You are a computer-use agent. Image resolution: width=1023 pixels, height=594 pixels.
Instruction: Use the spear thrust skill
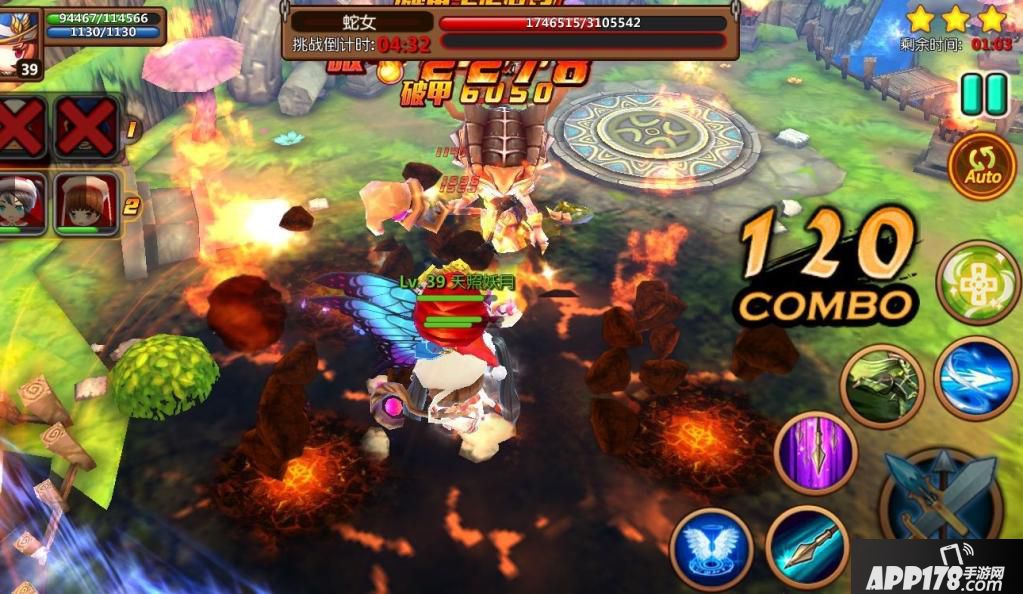click(x=808, y=548)
